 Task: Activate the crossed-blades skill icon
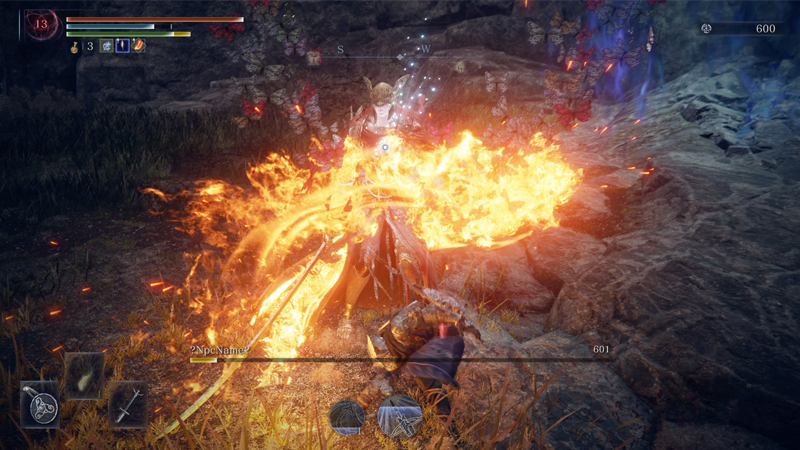(x=400, y=415)
